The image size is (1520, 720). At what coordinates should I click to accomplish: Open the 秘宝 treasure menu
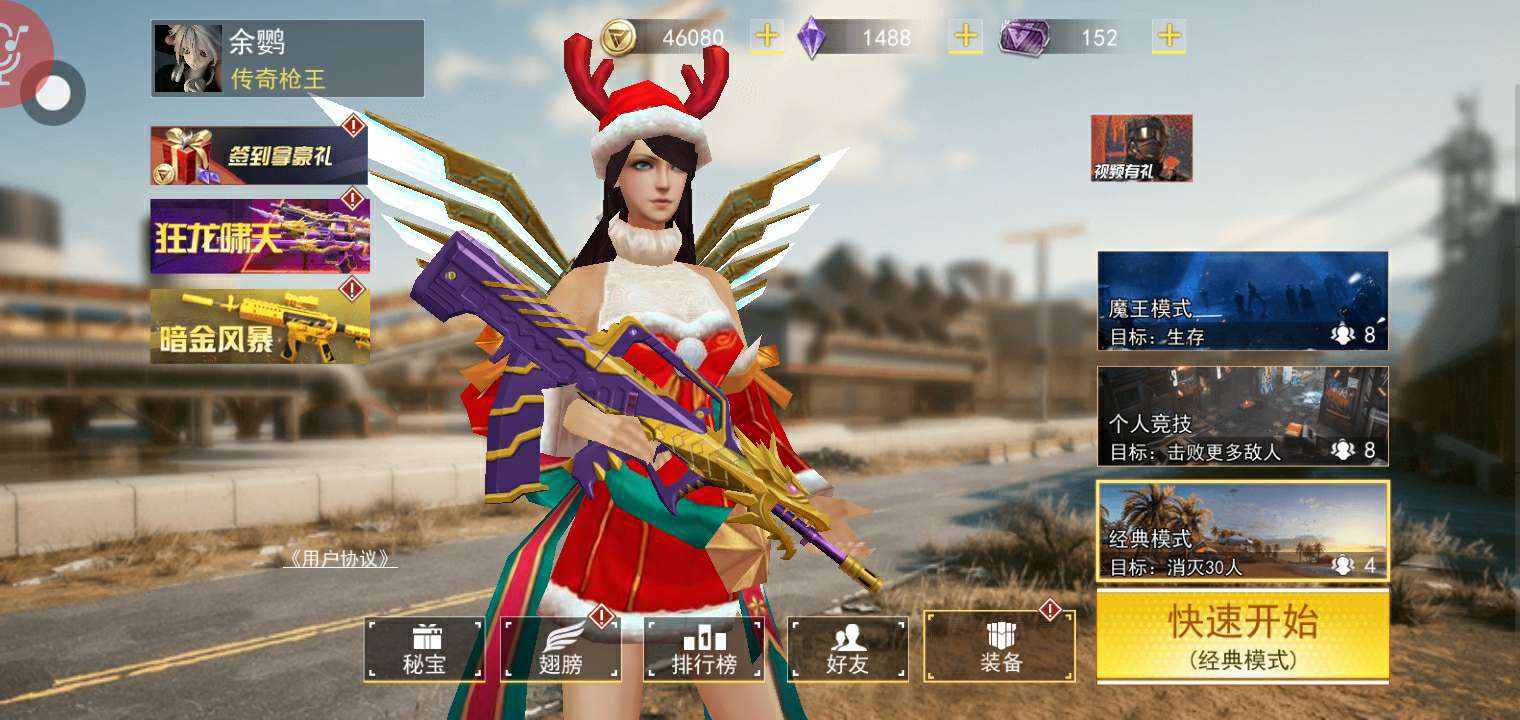424,648
